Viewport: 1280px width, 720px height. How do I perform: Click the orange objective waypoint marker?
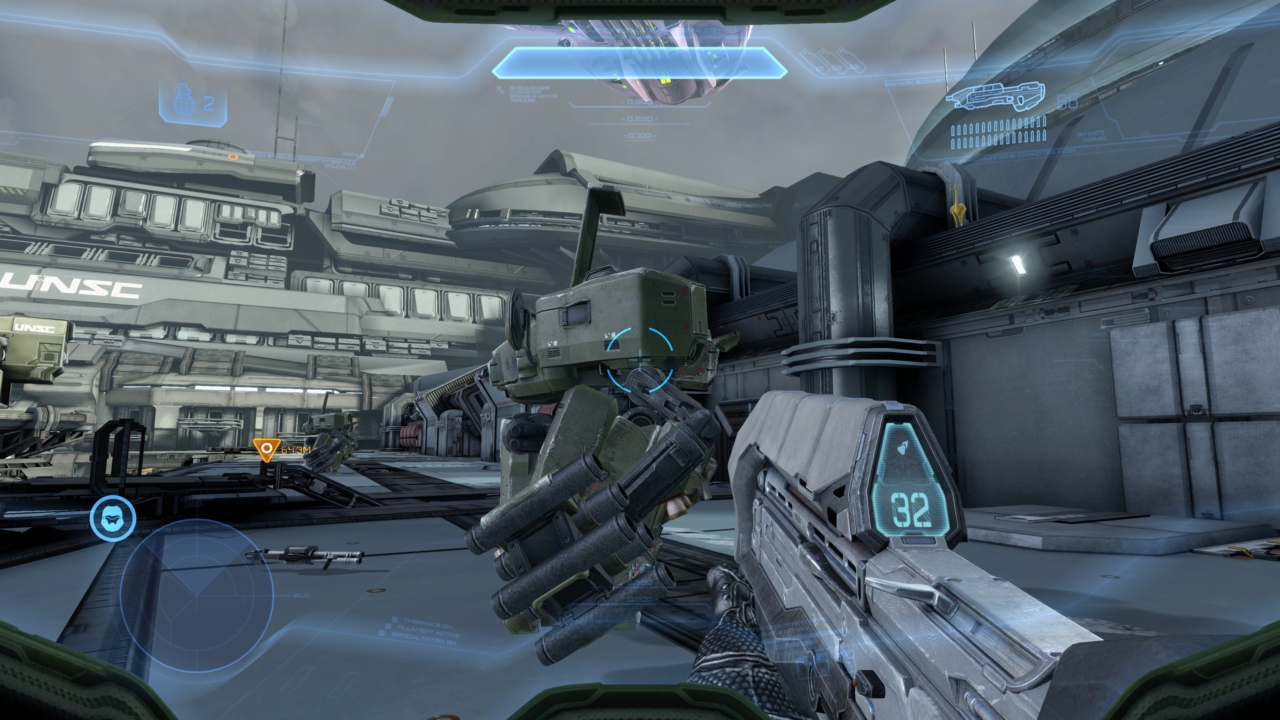(x=265, y=450)
